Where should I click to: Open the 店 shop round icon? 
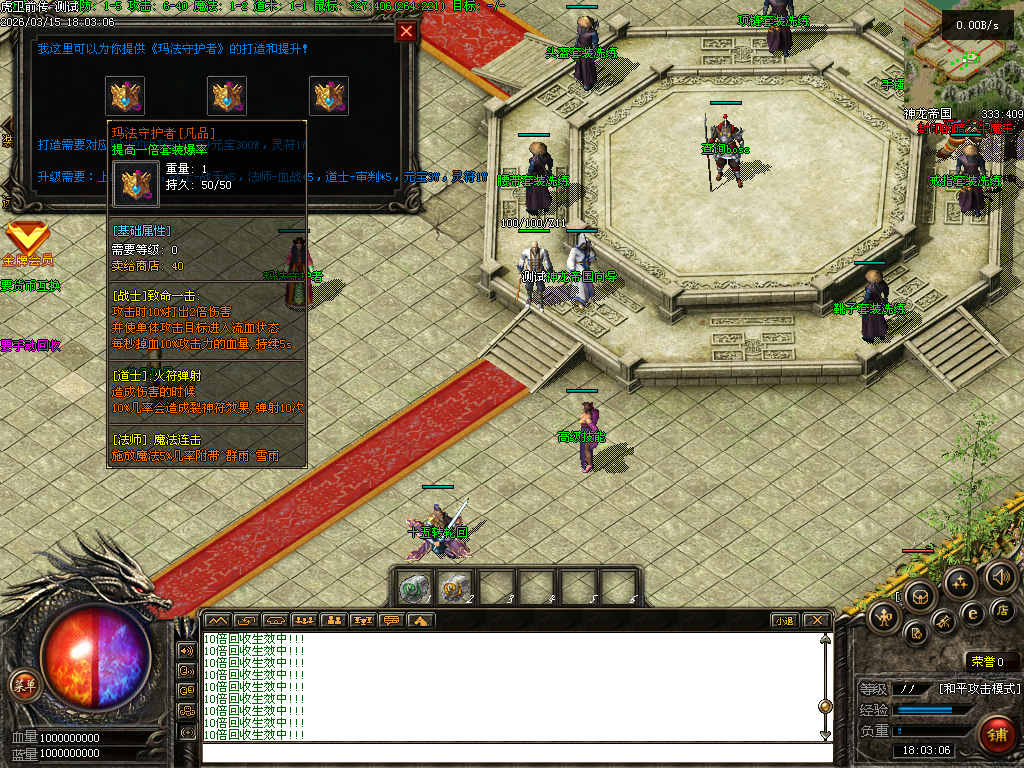(x=1003, y=610)
